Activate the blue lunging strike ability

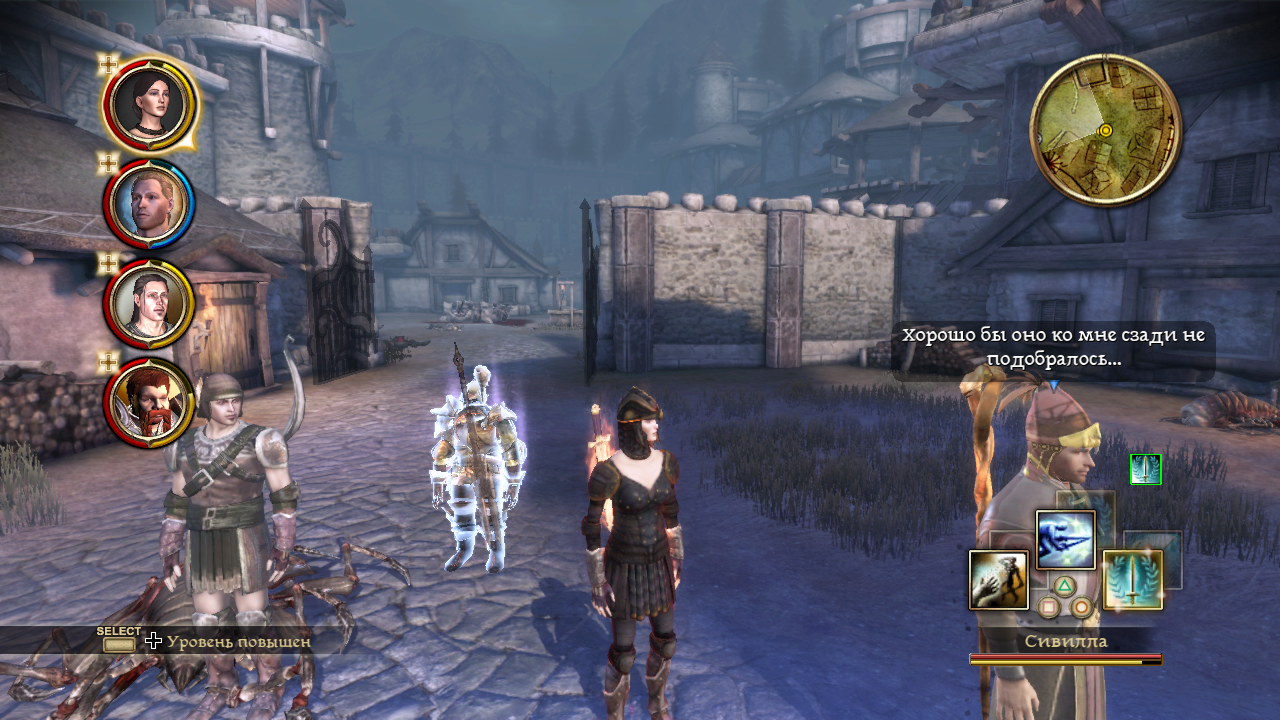coord(1065,540)
